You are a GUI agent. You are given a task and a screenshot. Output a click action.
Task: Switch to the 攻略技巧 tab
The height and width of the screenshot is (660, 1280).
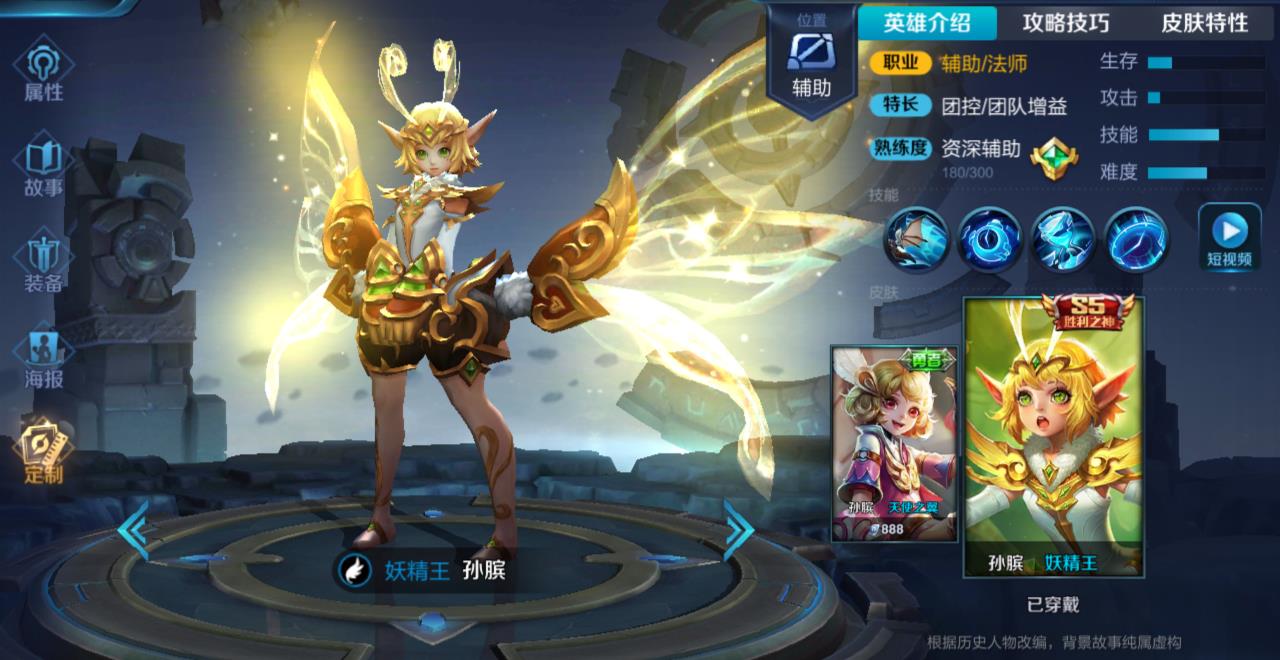tap(1066, 23)
